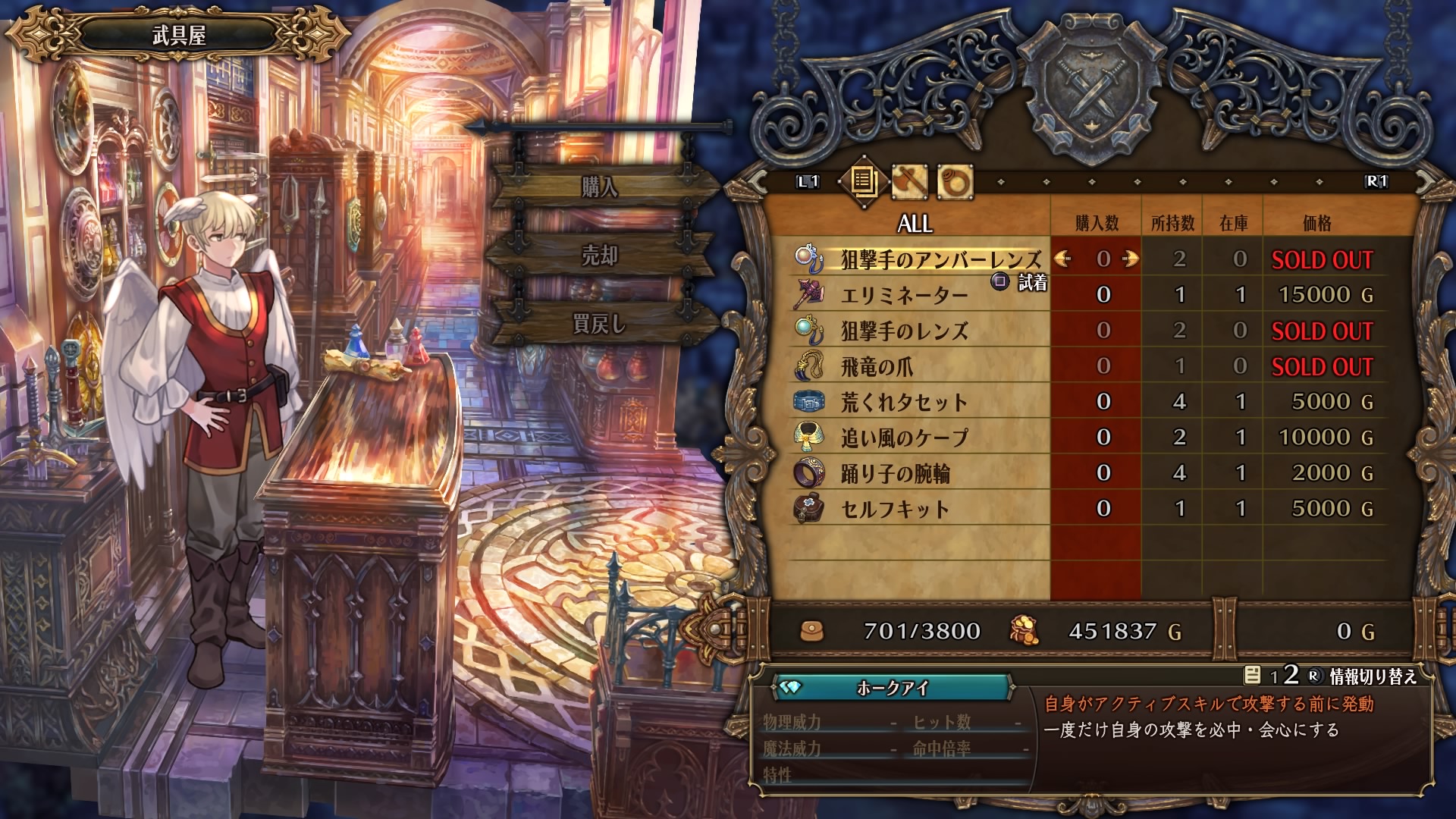Select the 購入 (Buy) menu sign
Image resolution: width=1456 pixels, height=819 pixels.
[600, 187]
